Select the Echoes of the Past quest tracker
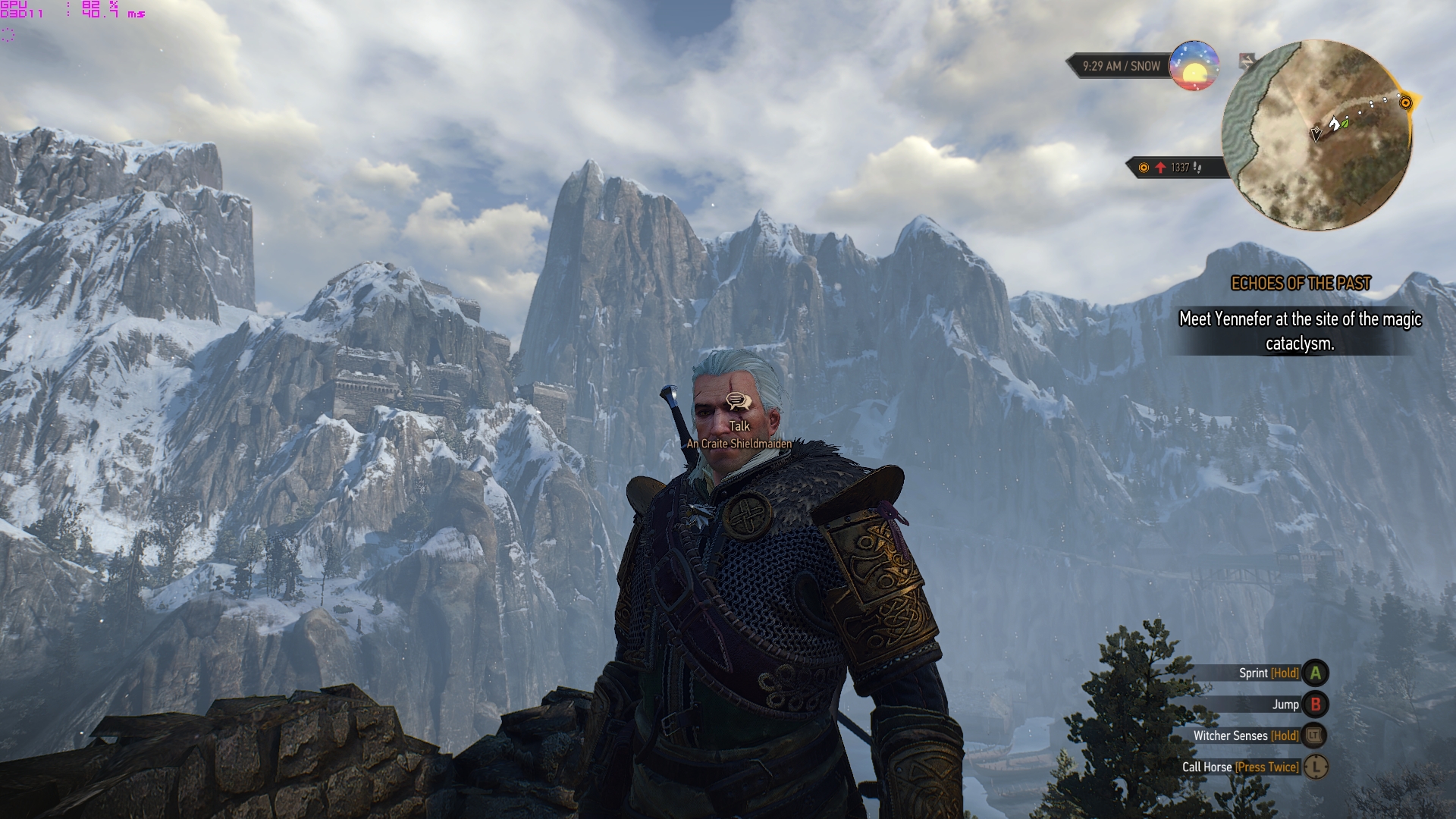The height and width of the screenshot is (819, 1456). click(1301, 284)
